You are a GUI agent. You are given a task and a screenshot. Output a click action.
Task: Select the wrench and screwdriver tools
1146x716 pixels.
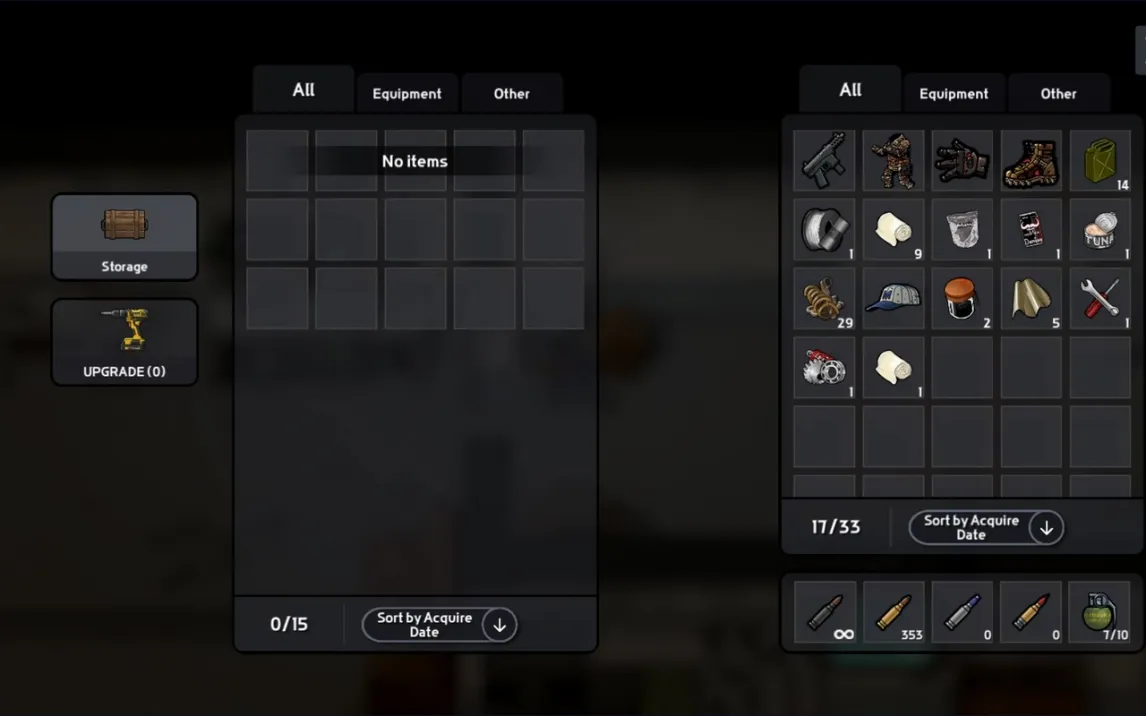tap(1100, 298)
